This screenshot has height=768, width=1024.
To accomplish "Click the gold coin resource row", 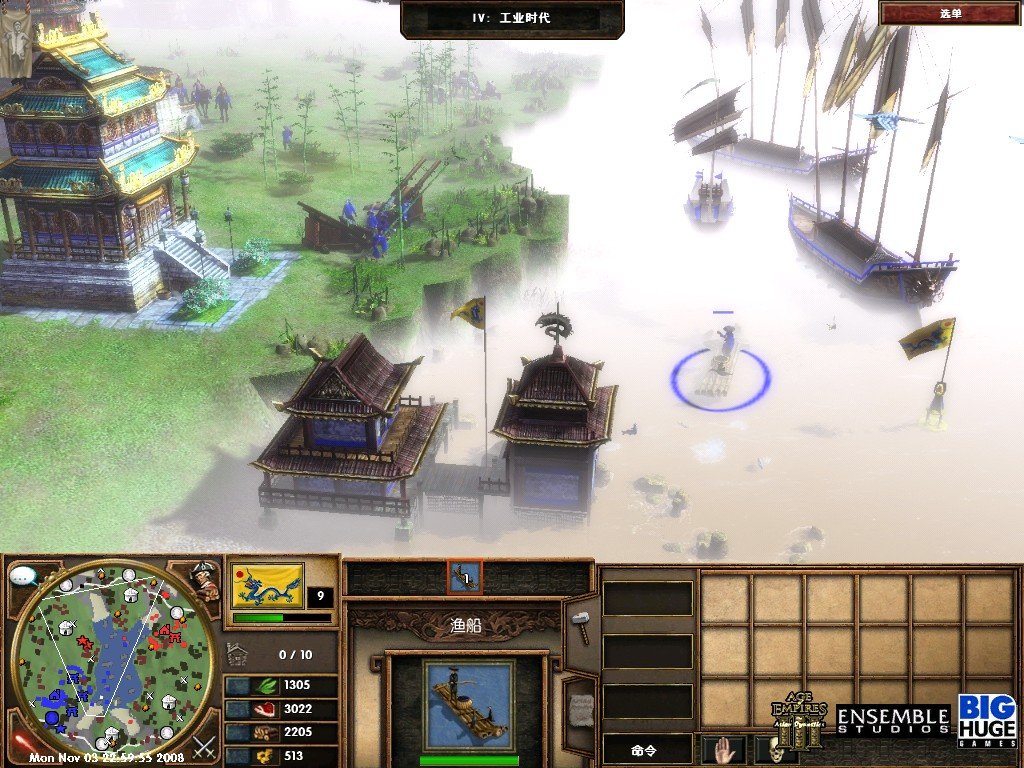I will point(281,757).
